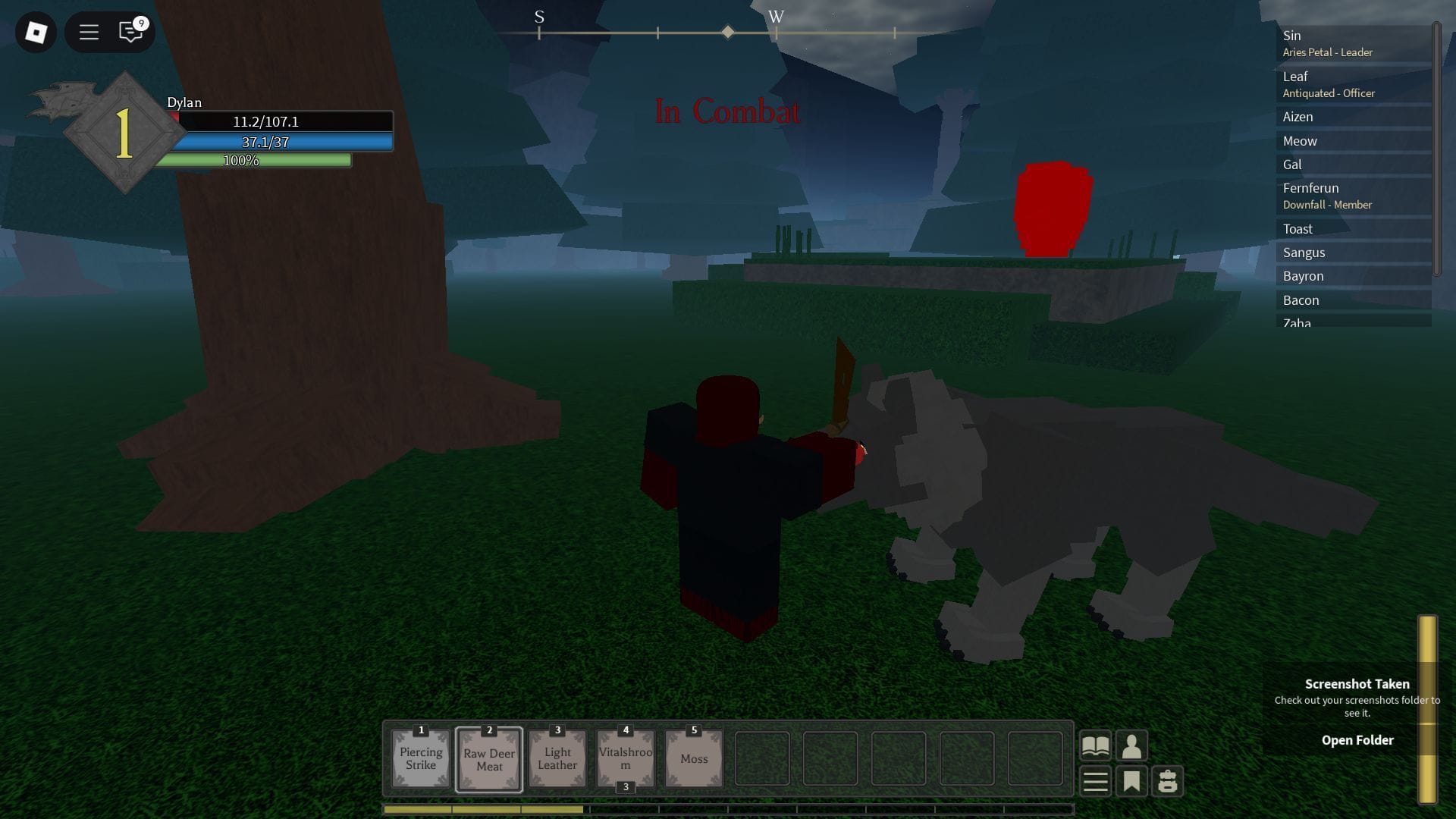
Task: Select the Piercing Strike hotbar slot
Action: (420, 758)
